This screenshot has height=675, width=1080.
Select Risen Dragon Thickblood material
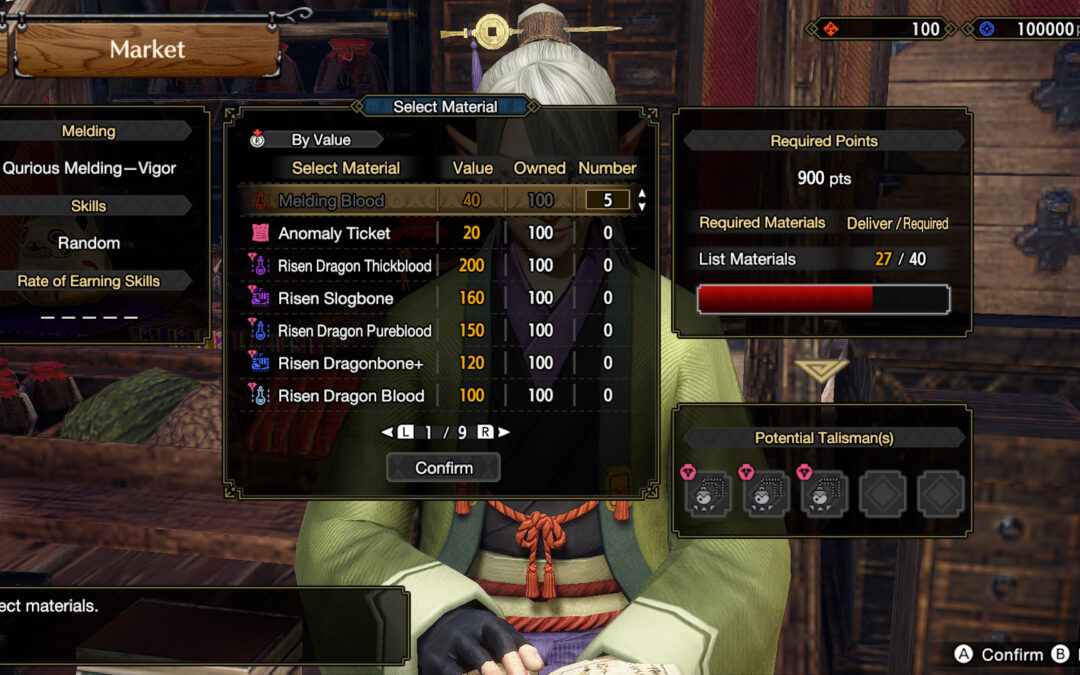[x=354, y=266]
